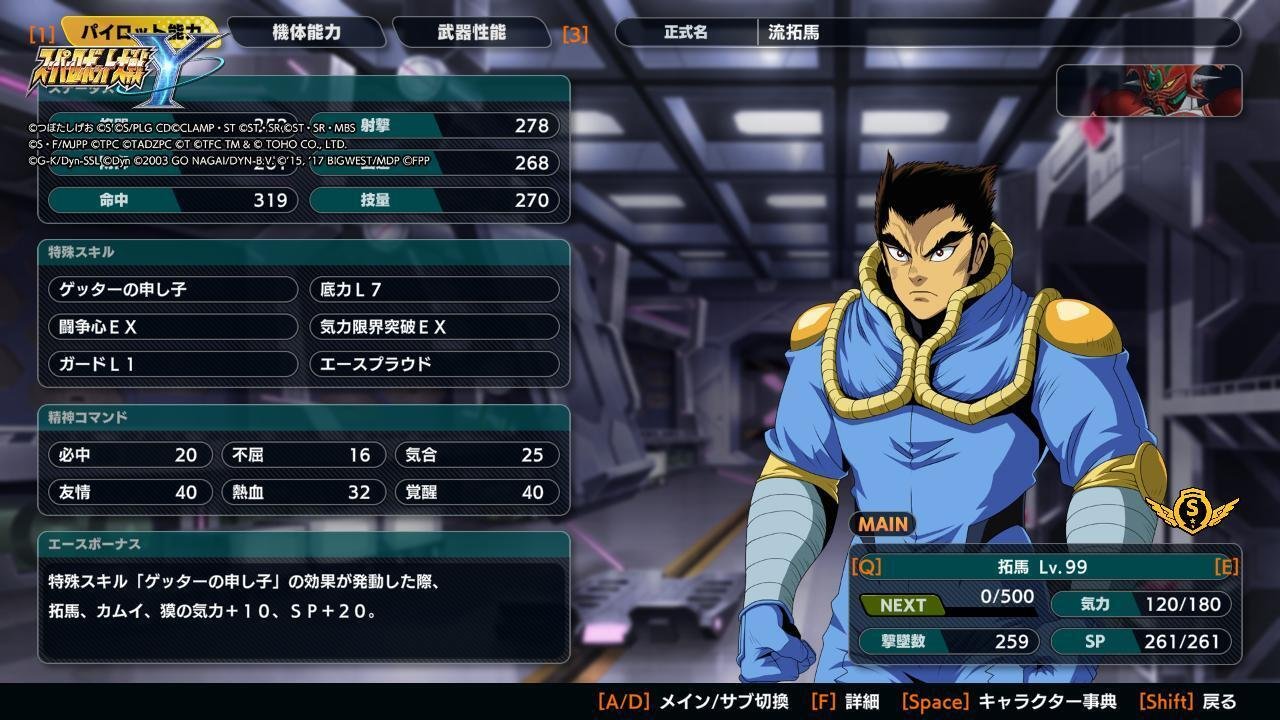
Task: Select the 気合 spirit command
Action: coord(477,455)
